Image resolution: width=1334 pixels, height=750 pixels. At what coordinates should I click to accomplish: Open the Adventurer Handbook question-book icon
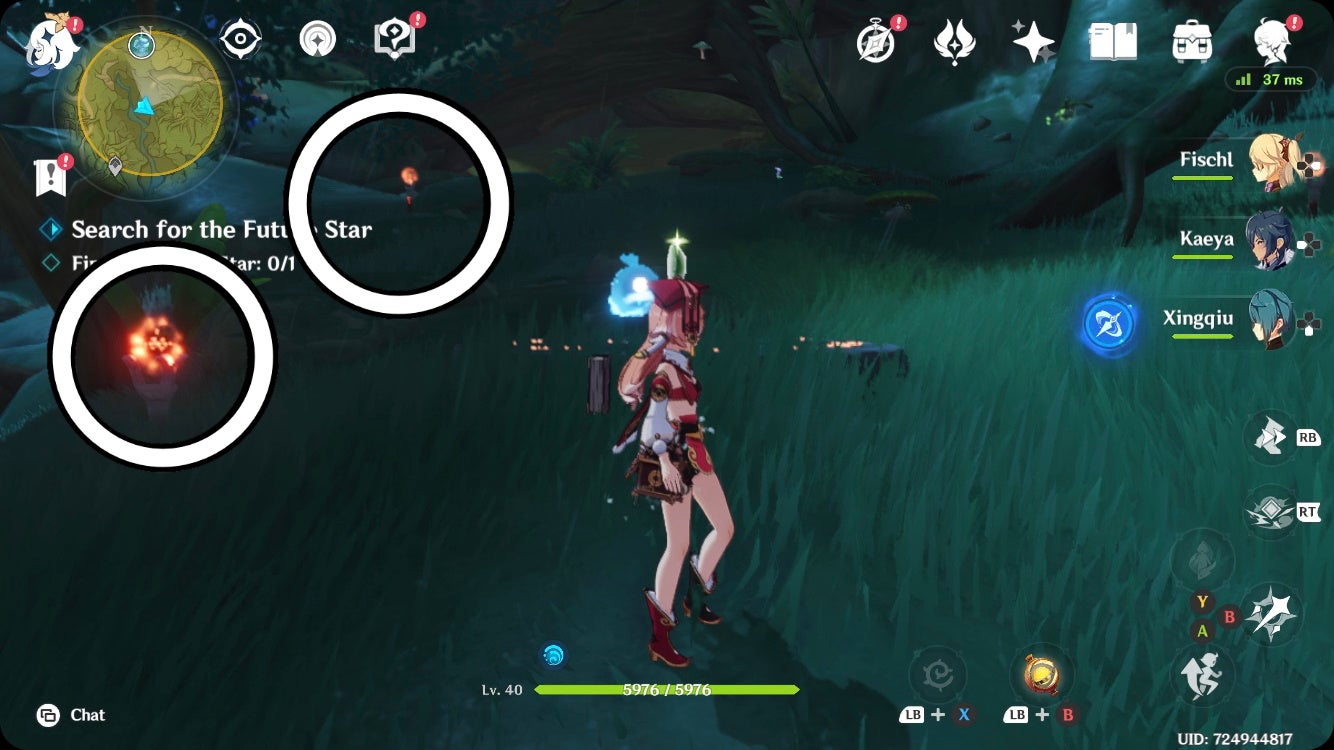(394, 40)
